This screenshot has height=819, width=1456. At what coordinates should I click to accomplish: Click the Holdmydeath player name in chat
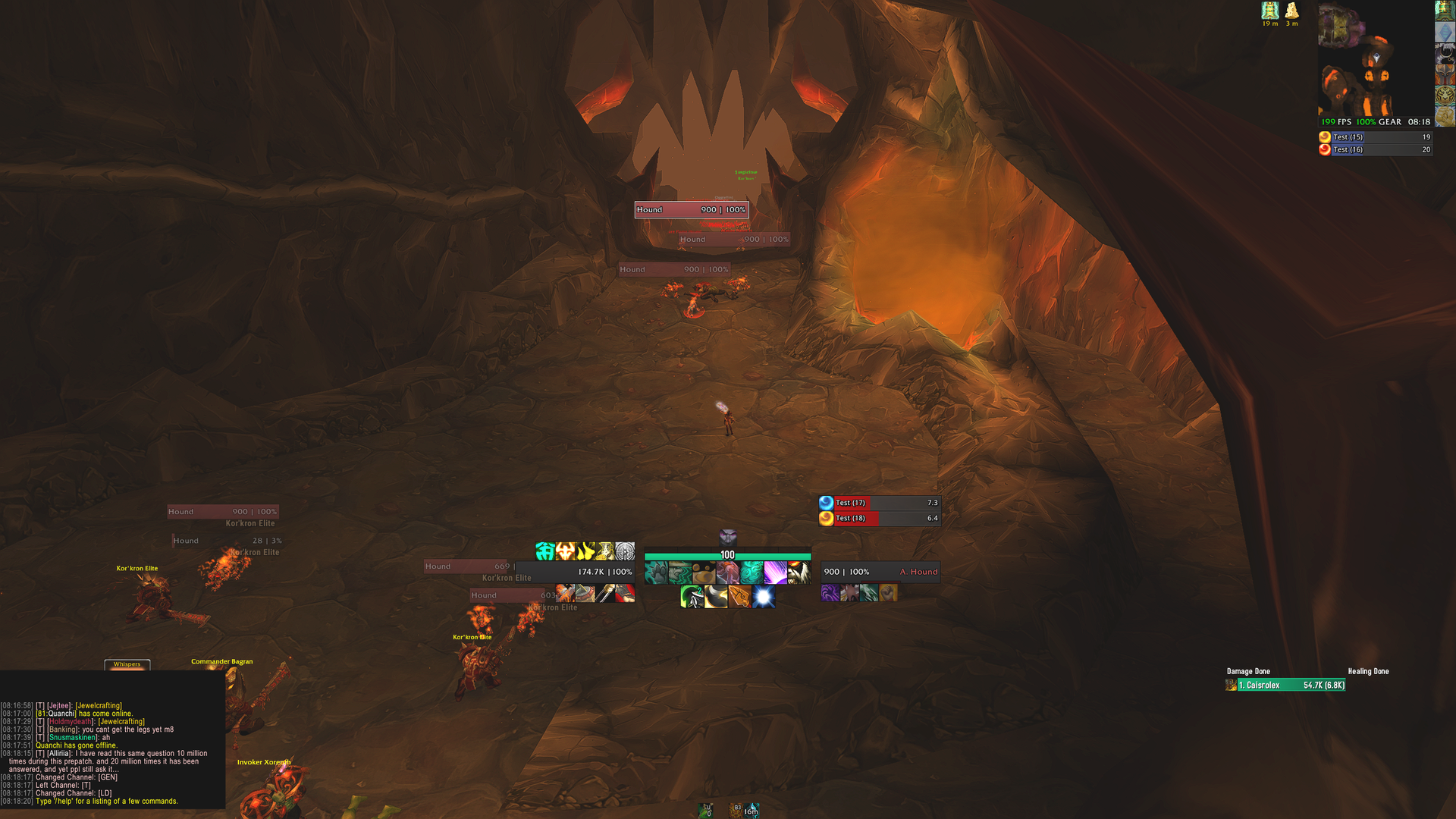(x=71, y=722)
